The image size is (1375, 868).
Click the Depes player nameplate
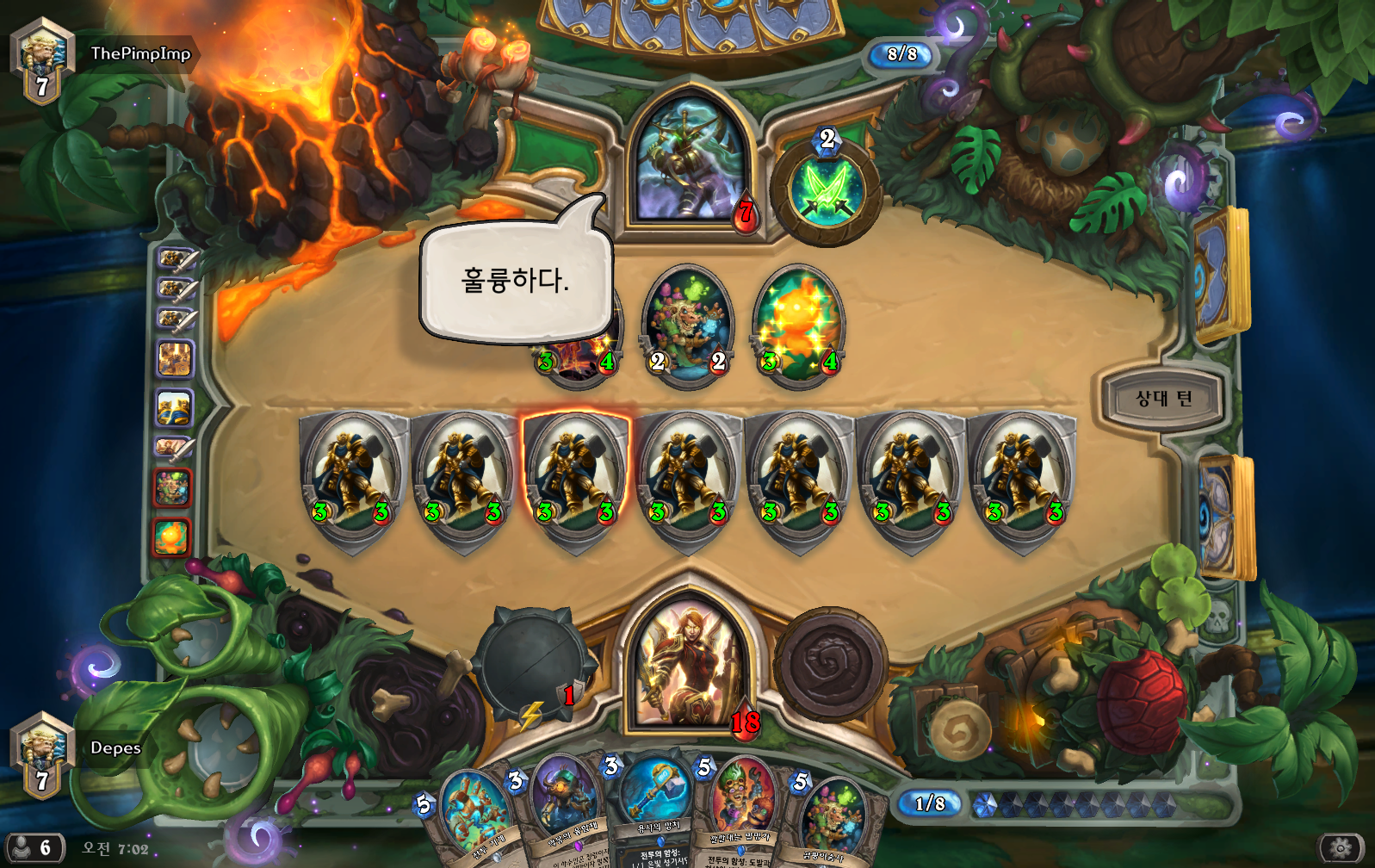[115, 747]
